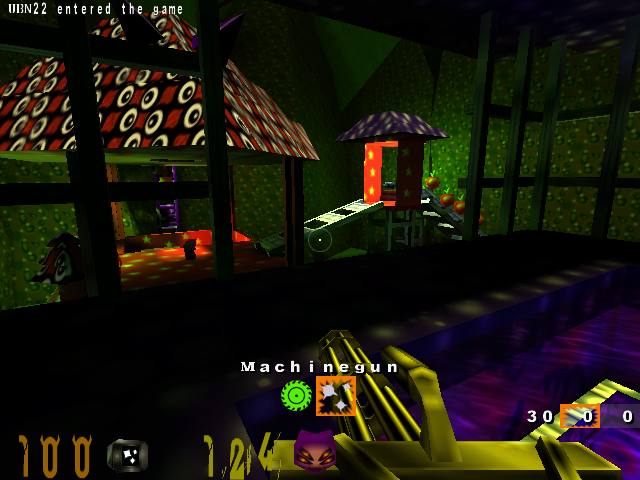
Task: Select the green sawblade weapon icon
Action: pyautogui.click(x=297, y=396)
